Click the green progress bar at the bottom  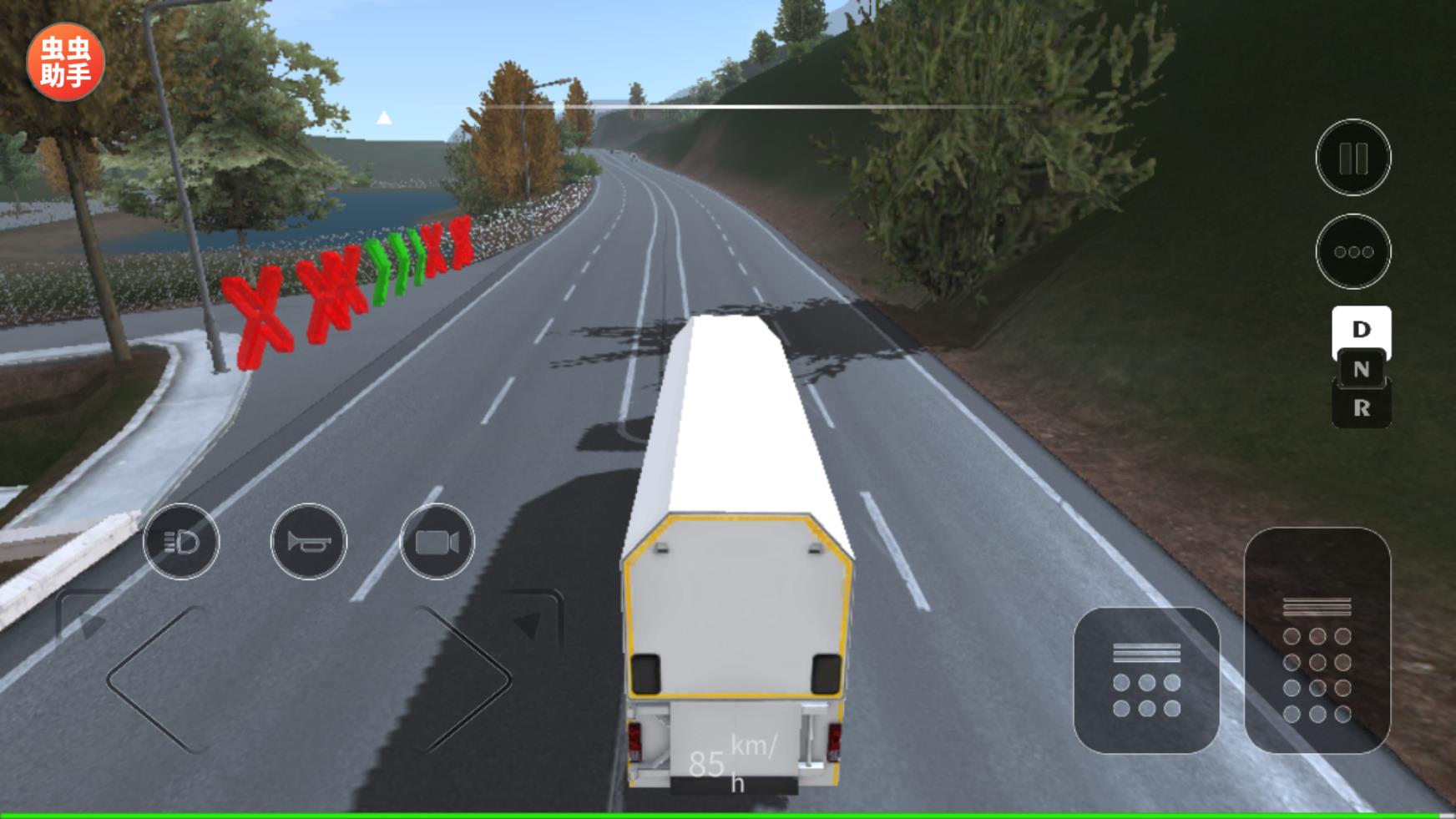[x=728, y=811]
